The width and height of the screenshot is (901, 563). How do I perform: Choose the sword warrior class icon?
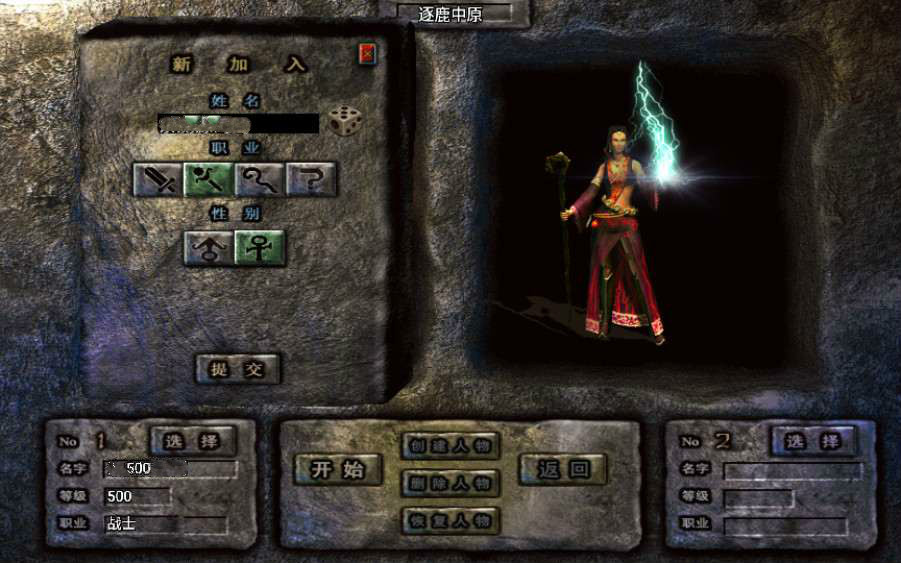click(x=158, y=180)
